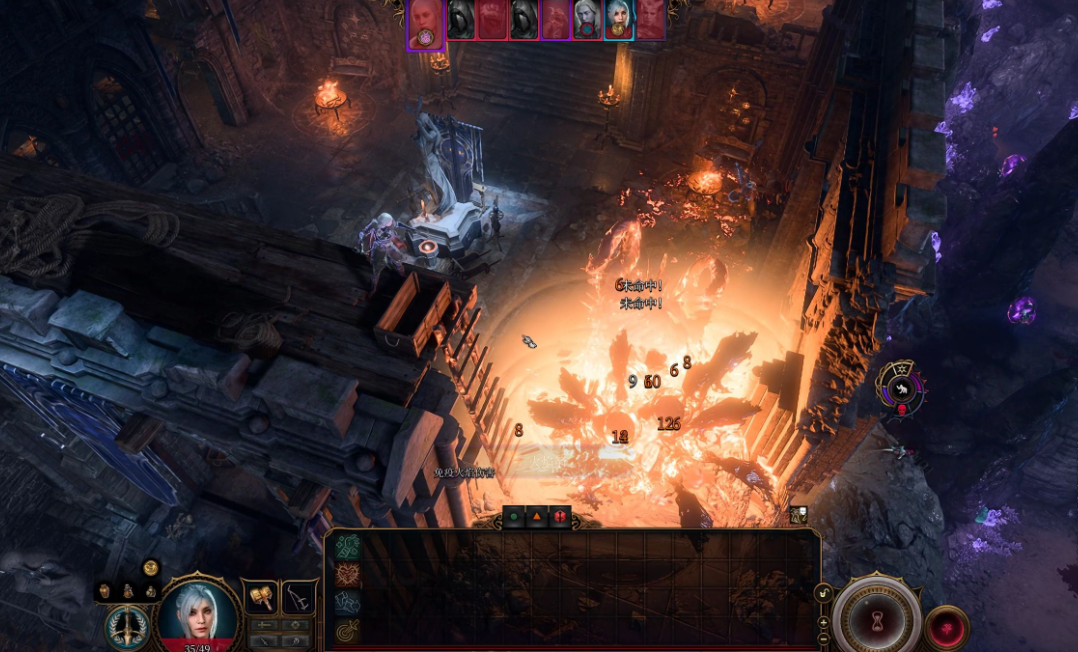Remove a hotbar row with minus button
Screen dimensions: 1078x652
coord(823,638)
